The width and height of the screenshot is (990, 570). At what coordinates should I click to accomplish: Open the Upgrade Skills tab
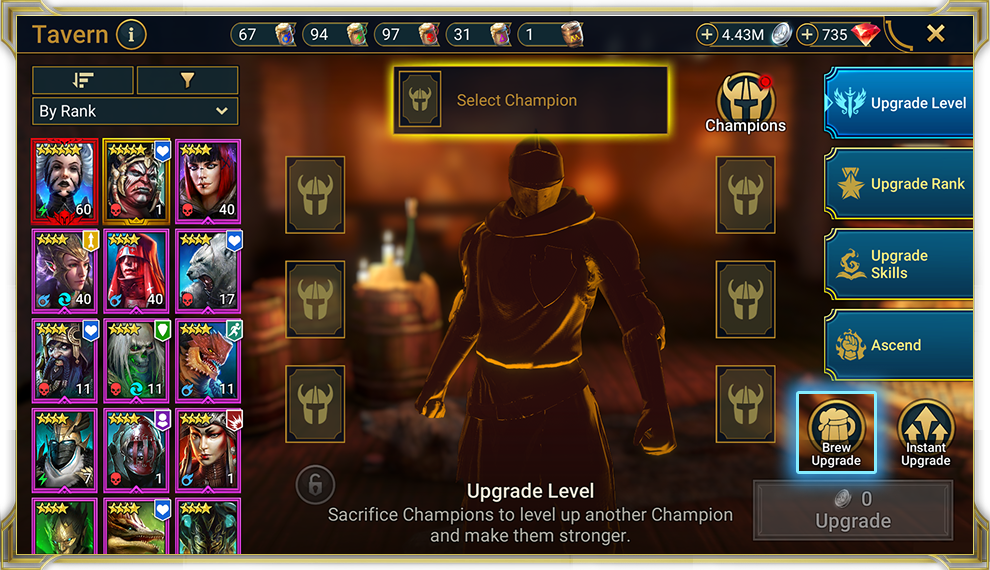coord(899,264)
